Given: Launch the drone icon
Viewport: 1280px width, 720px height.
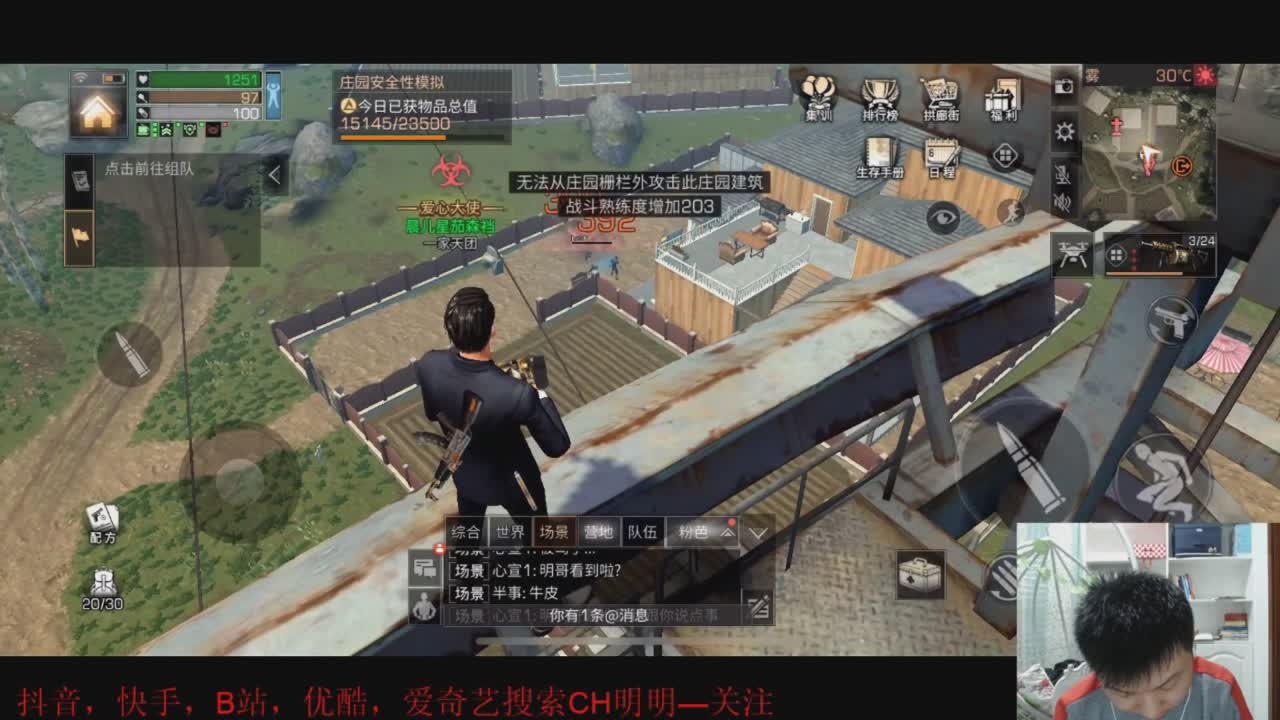Looking at the screenshot, I should 1072,256.
